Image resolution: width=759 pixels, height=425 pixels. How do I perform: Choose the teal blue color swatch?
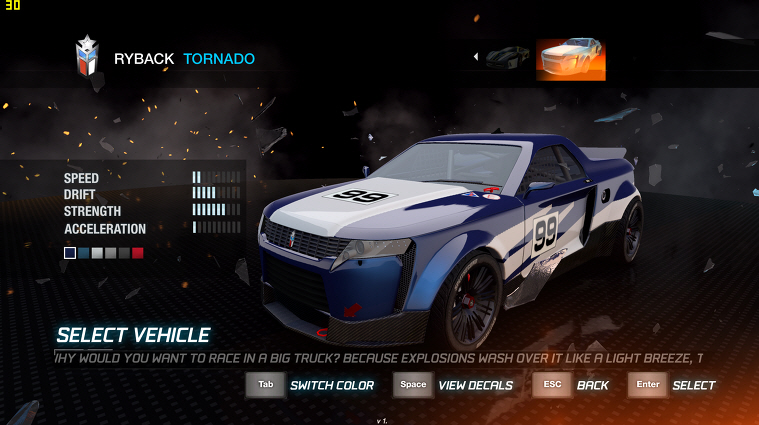(x=84, y=253)
